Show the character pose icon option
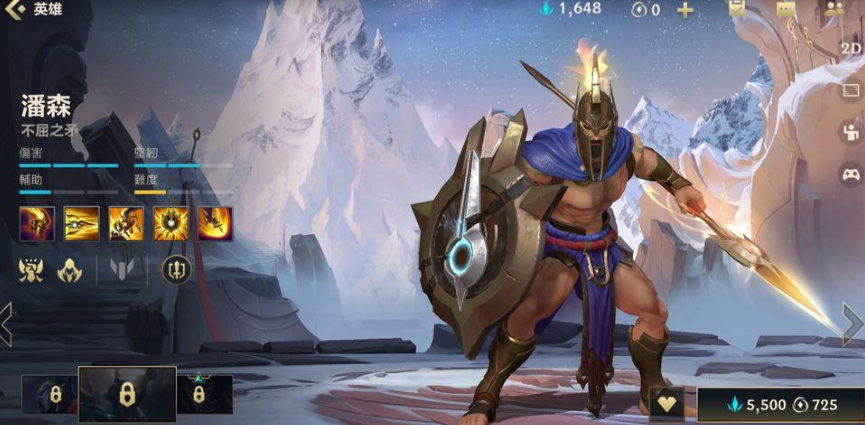The height and width of the screenshot is (425, 865). (x=851, y=131)
